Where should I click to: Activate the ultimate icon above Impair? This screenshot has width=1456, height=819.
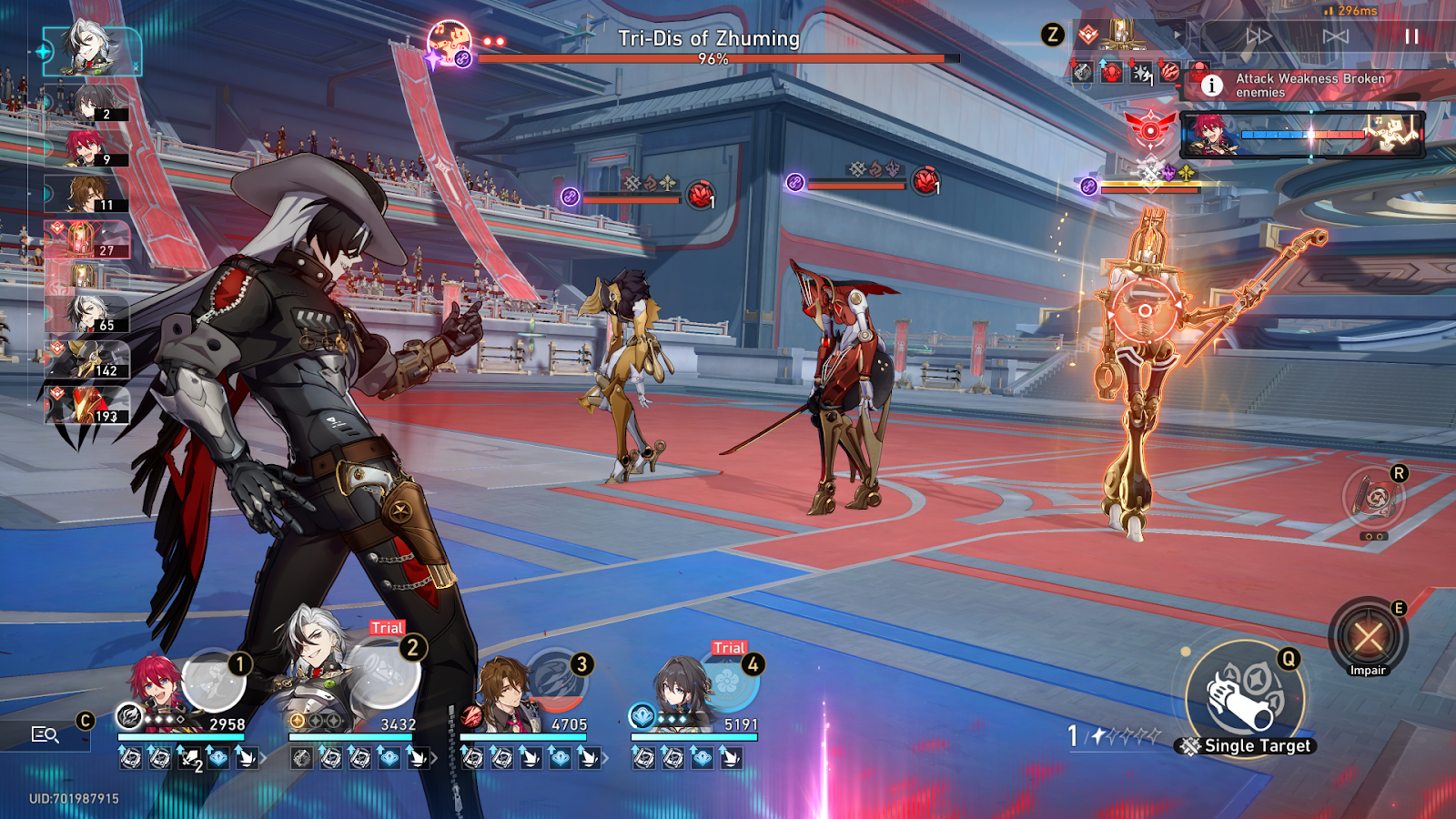click(1374, 499)
